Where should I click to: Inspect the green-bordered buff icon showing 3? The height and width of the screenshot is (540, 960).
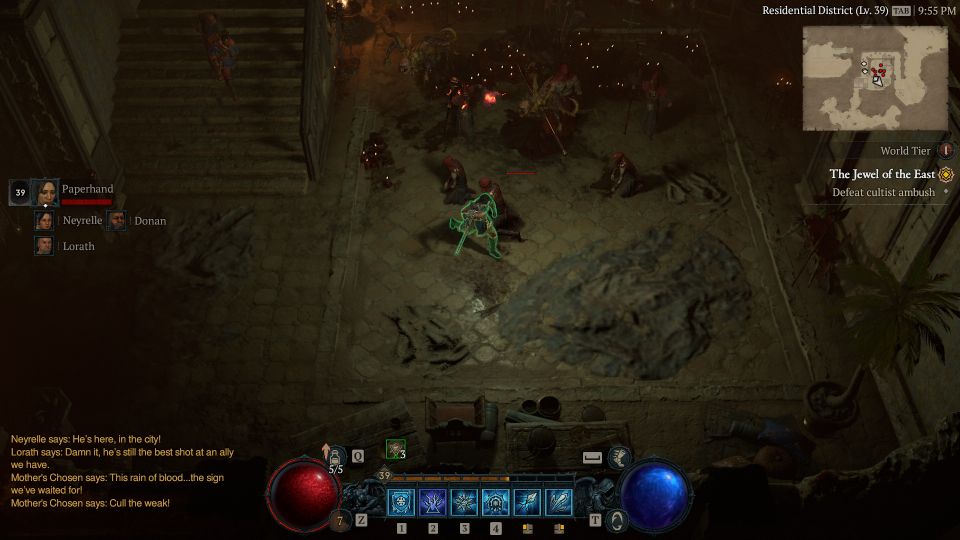pyautogui.click(x=396, y=450)
